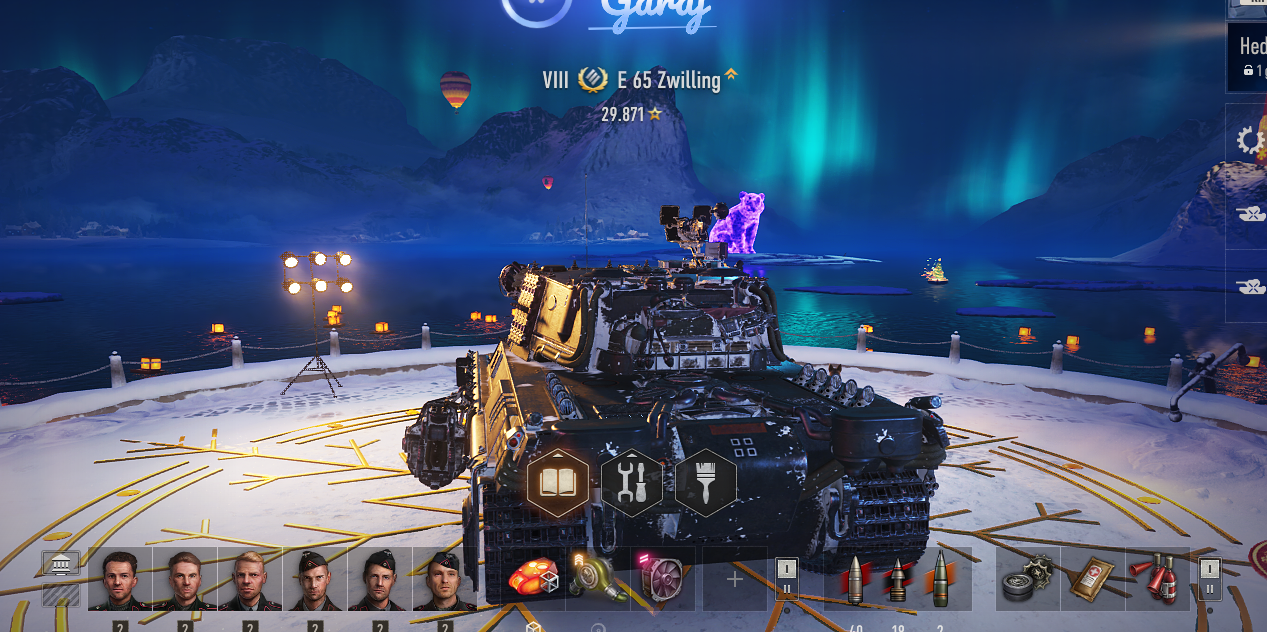Click the E 65 Zwilling vehicle name
The width and height of the screenshot is (1267, 632).
click(676, 81)
